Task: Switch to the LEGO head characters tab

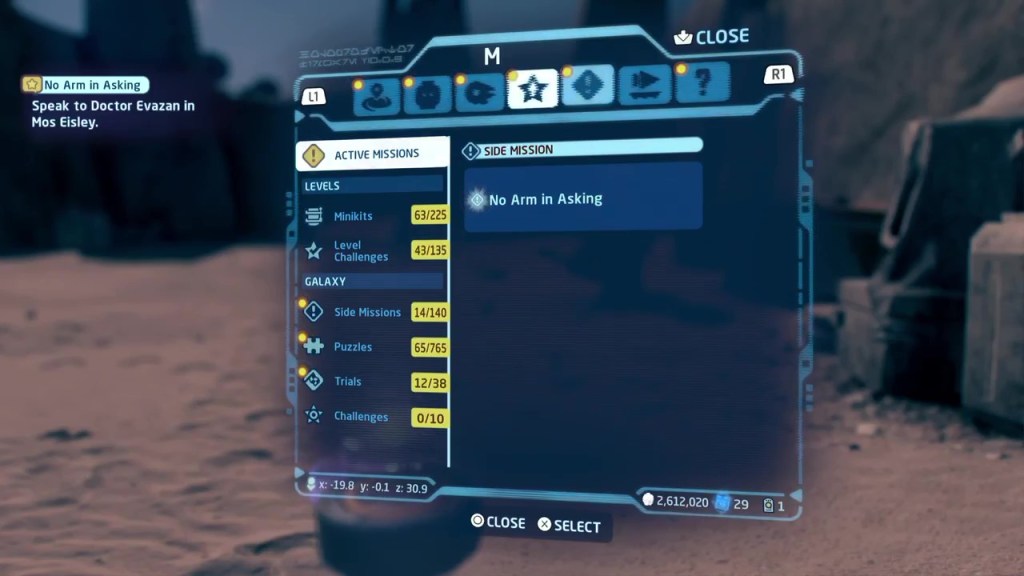Action: point(428,94)
